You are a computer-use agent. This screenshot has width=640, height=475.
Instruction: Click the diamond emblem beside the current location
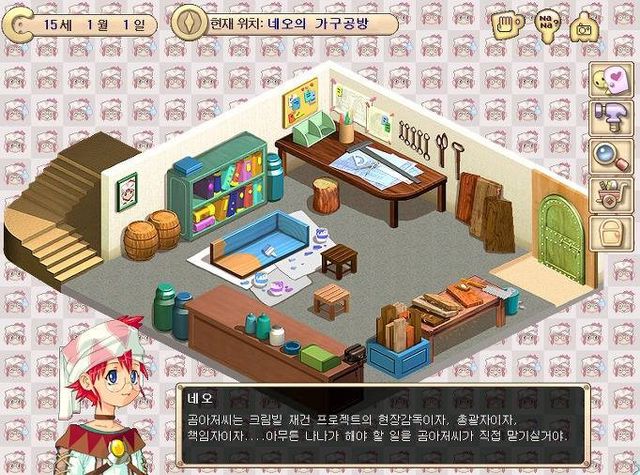(187, 22)
